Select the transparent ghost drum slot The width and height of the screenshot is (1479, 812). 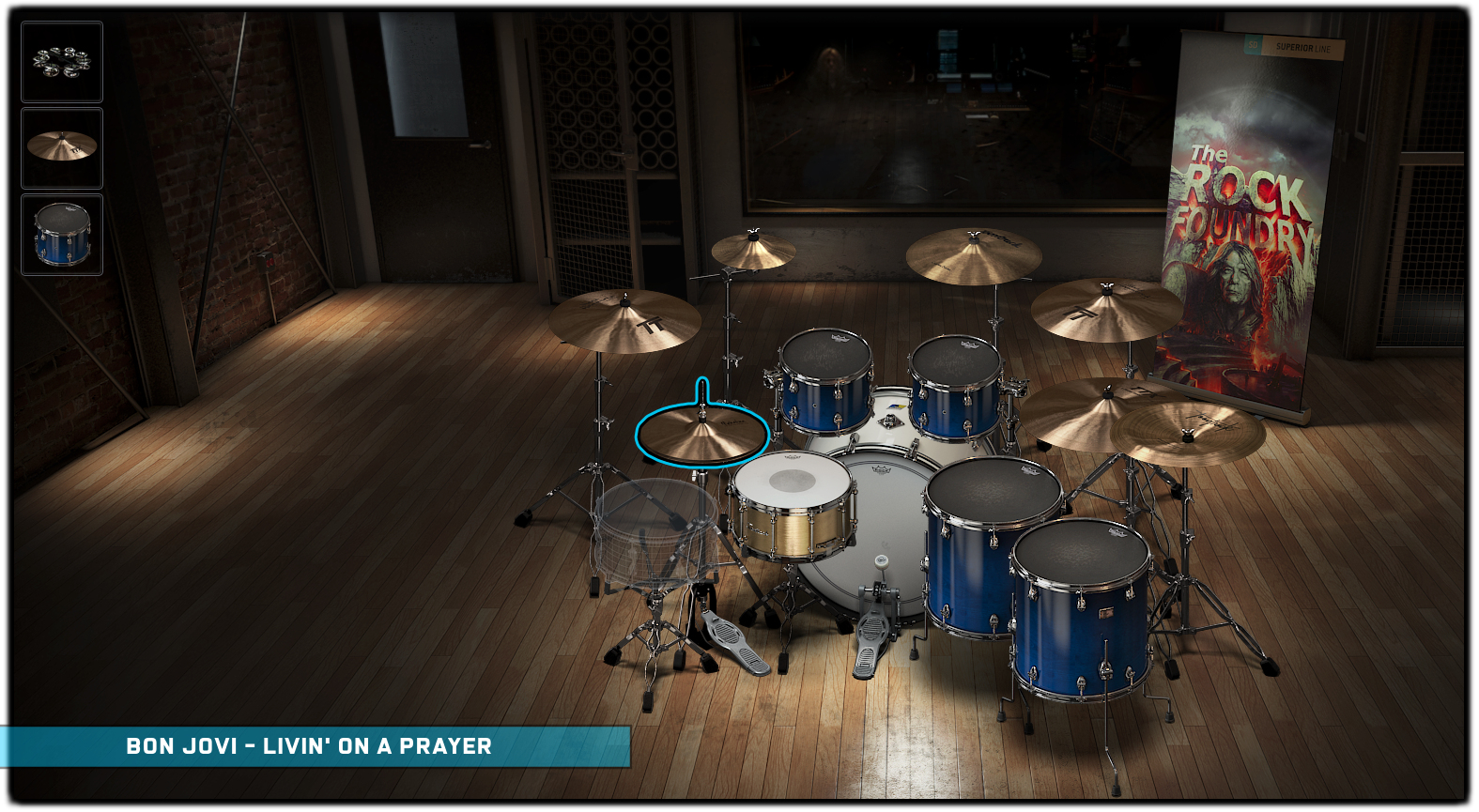[653, 529]
